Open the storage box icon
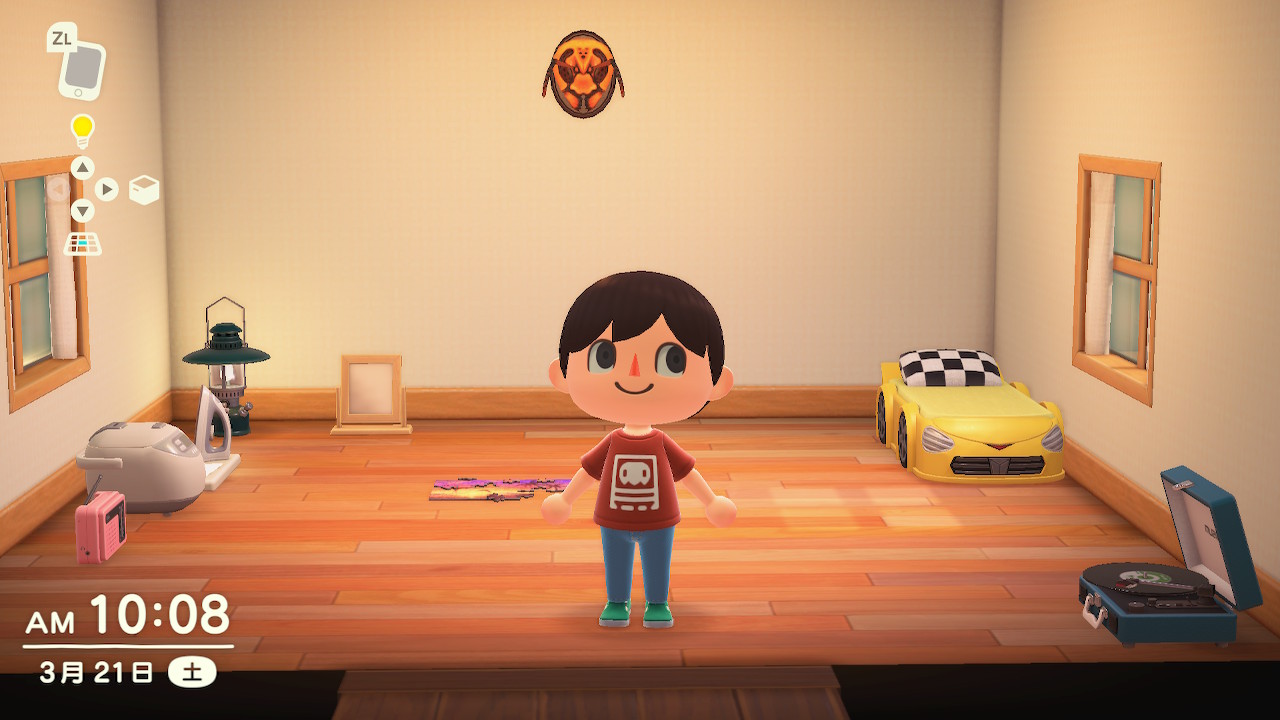Viewport: 1280px width, 720px height. [x=144, y=189]
